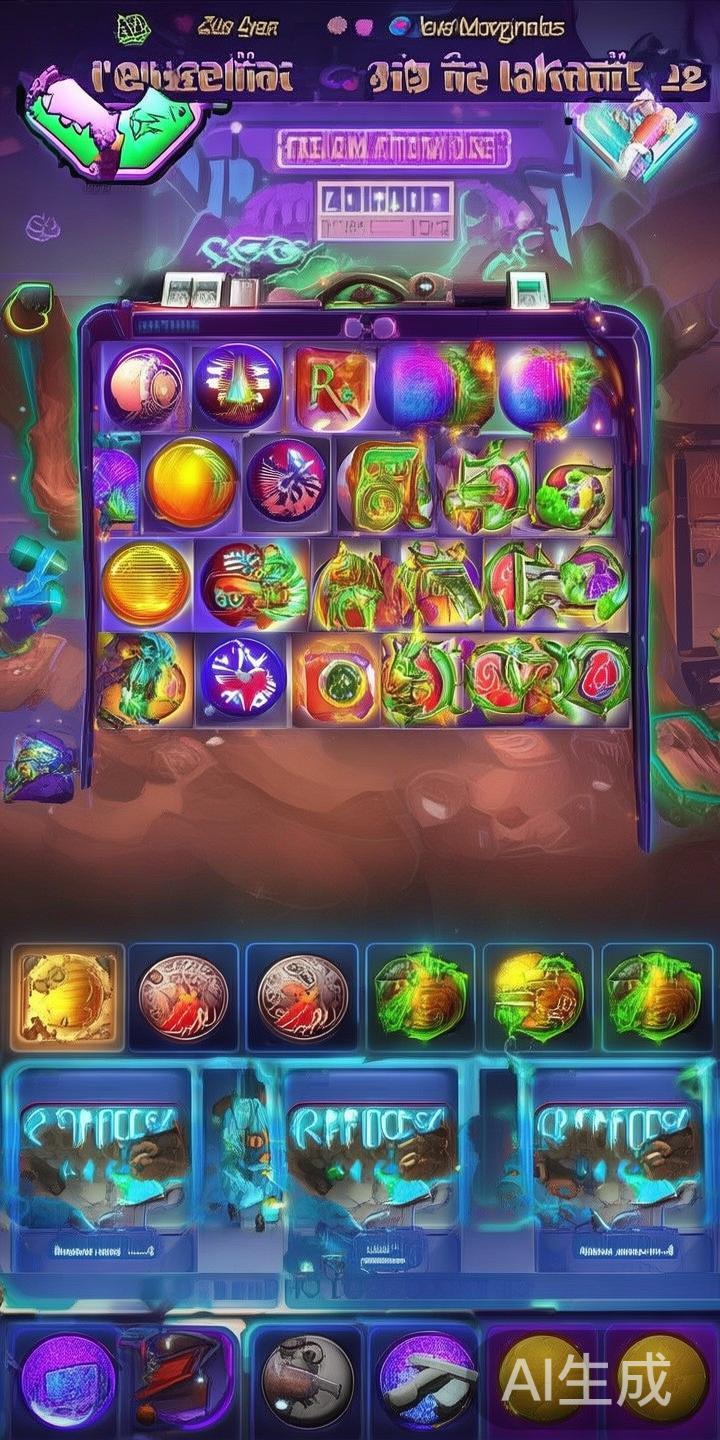The image size is (720, 1440).
Task: Choose the highlighted gold coin slot
Action: tap(68, 997)
